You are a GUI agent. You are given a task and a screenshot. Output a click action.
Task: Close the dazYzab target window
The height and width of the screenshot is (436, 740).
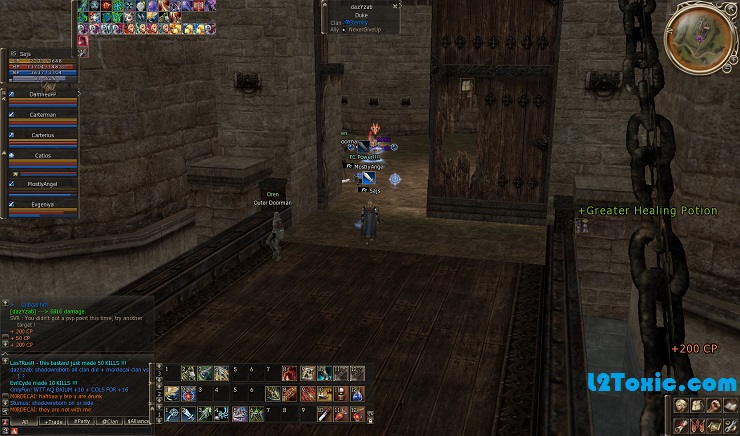pos(396,6)
